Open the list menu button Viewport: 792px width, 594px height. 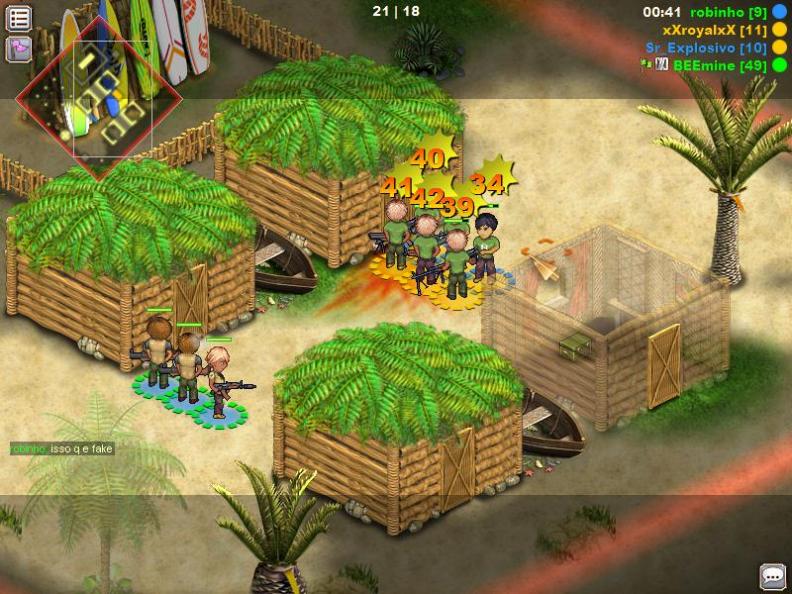(19, 17)
